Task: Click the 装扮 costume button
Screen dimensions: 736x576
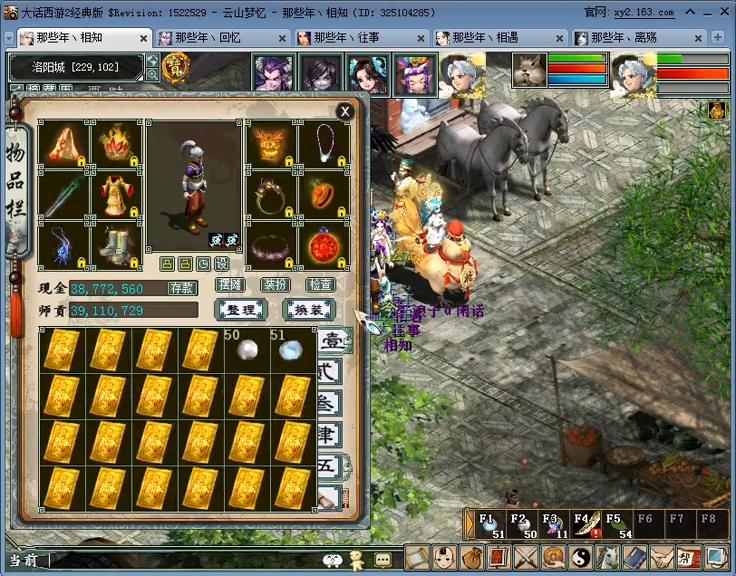Action: (275, 285)
